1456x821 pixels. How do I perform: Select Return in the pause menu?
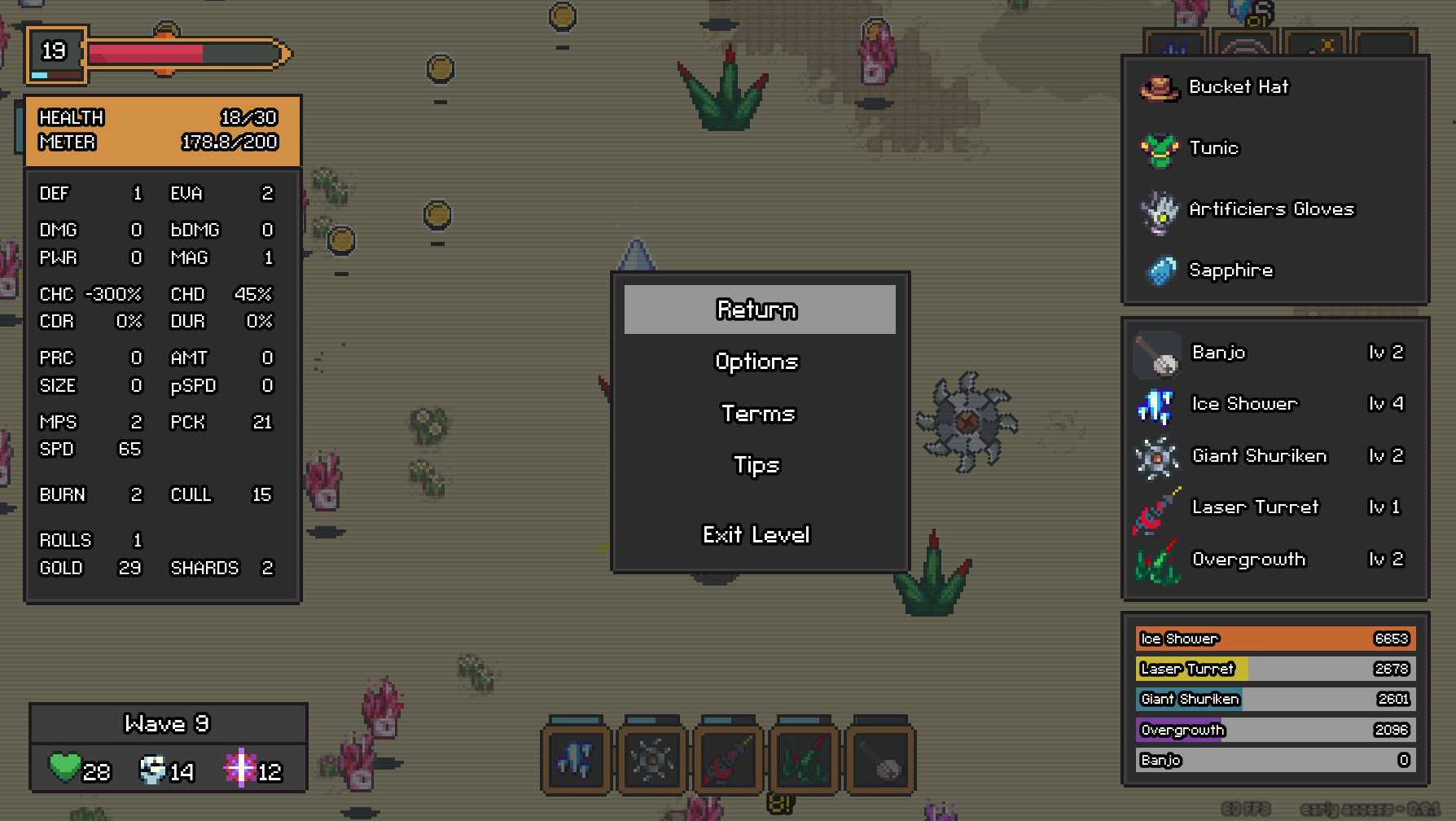(757, 310)
